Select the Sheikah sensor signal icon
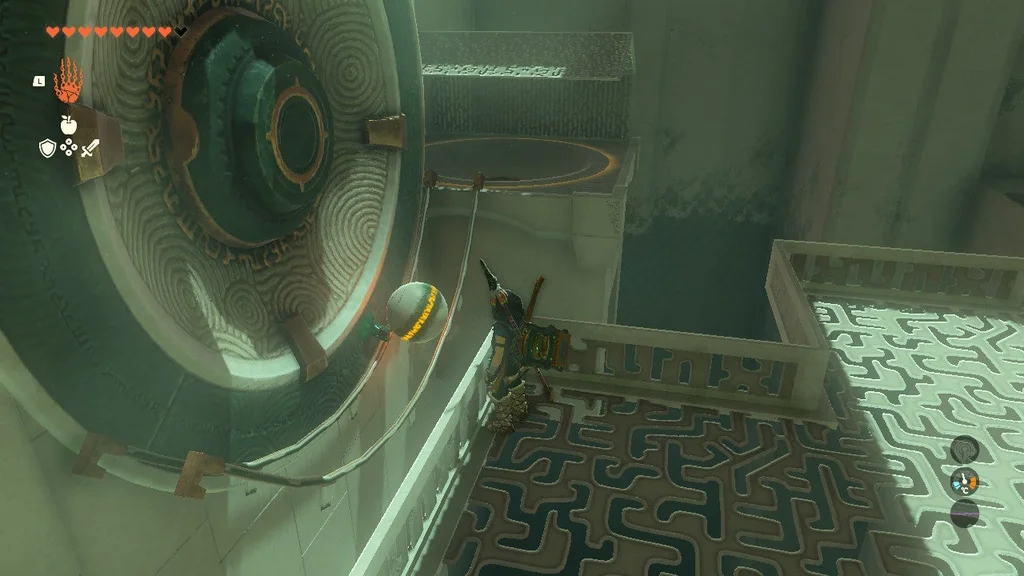The height and width of the screenshot is (576, 1024). 964,449
